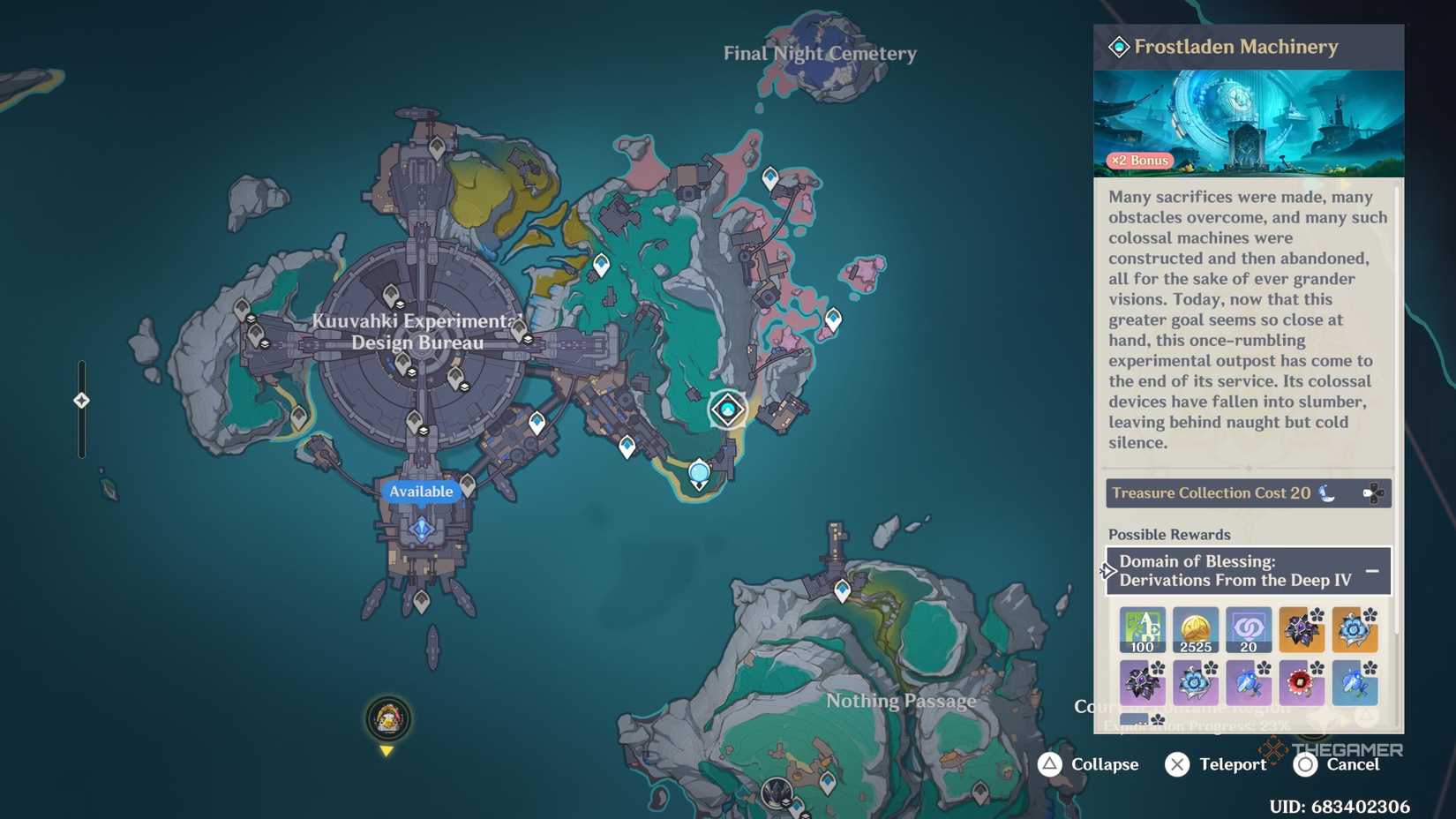The image size is (1456, 819).
Task: View the red flower artifact reward
Action: point(1301,682)
